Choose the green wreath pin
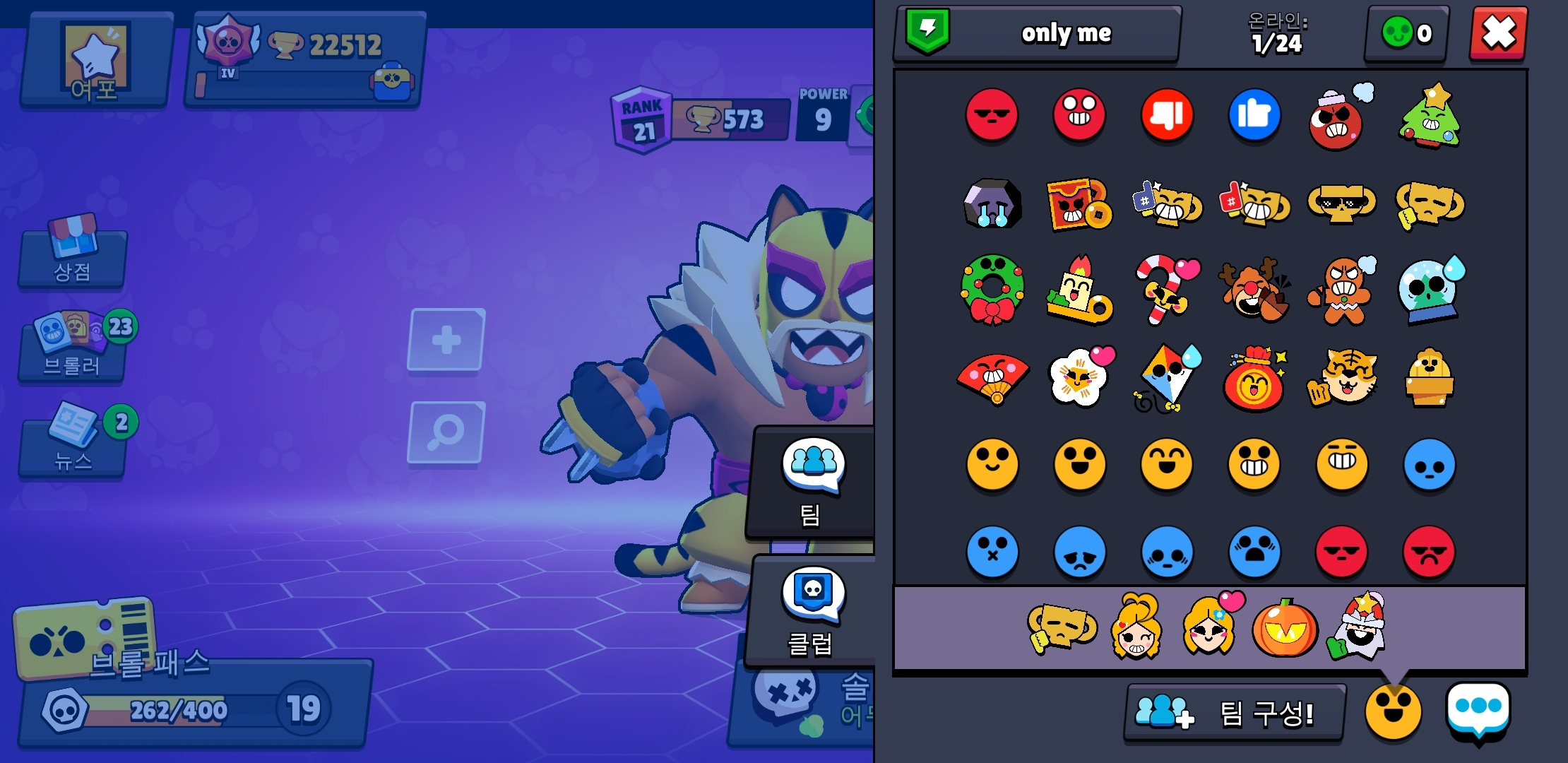 click(992, 290)
